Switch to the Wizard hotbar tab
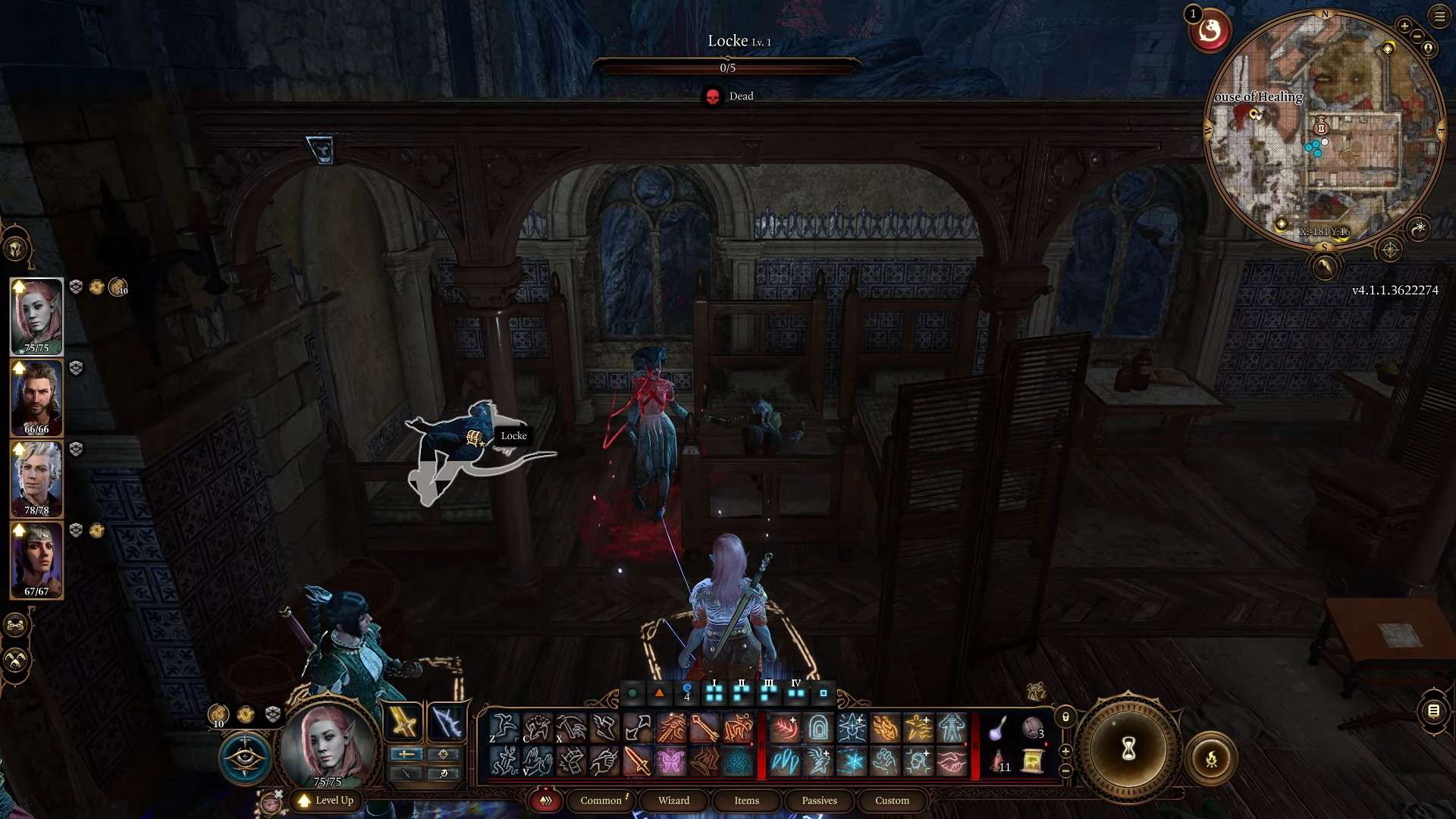Image resolution: width=1456 pixels, height=819 pixels. click(673, 801)
